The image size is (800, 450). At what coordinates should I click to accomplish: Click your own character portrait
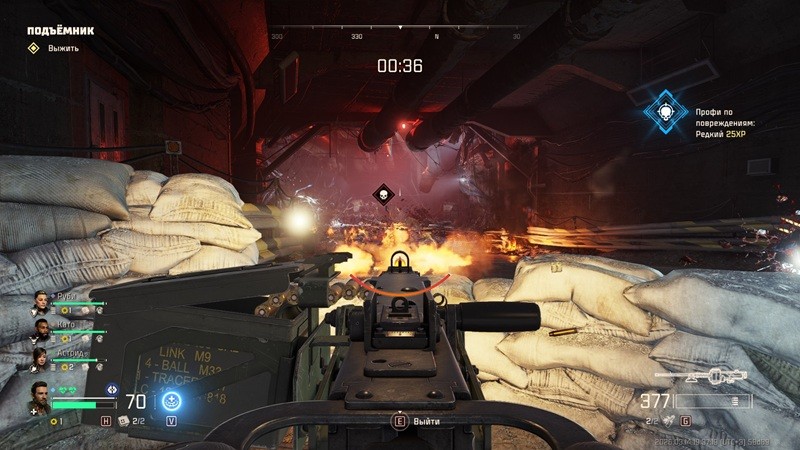(38, 395)
